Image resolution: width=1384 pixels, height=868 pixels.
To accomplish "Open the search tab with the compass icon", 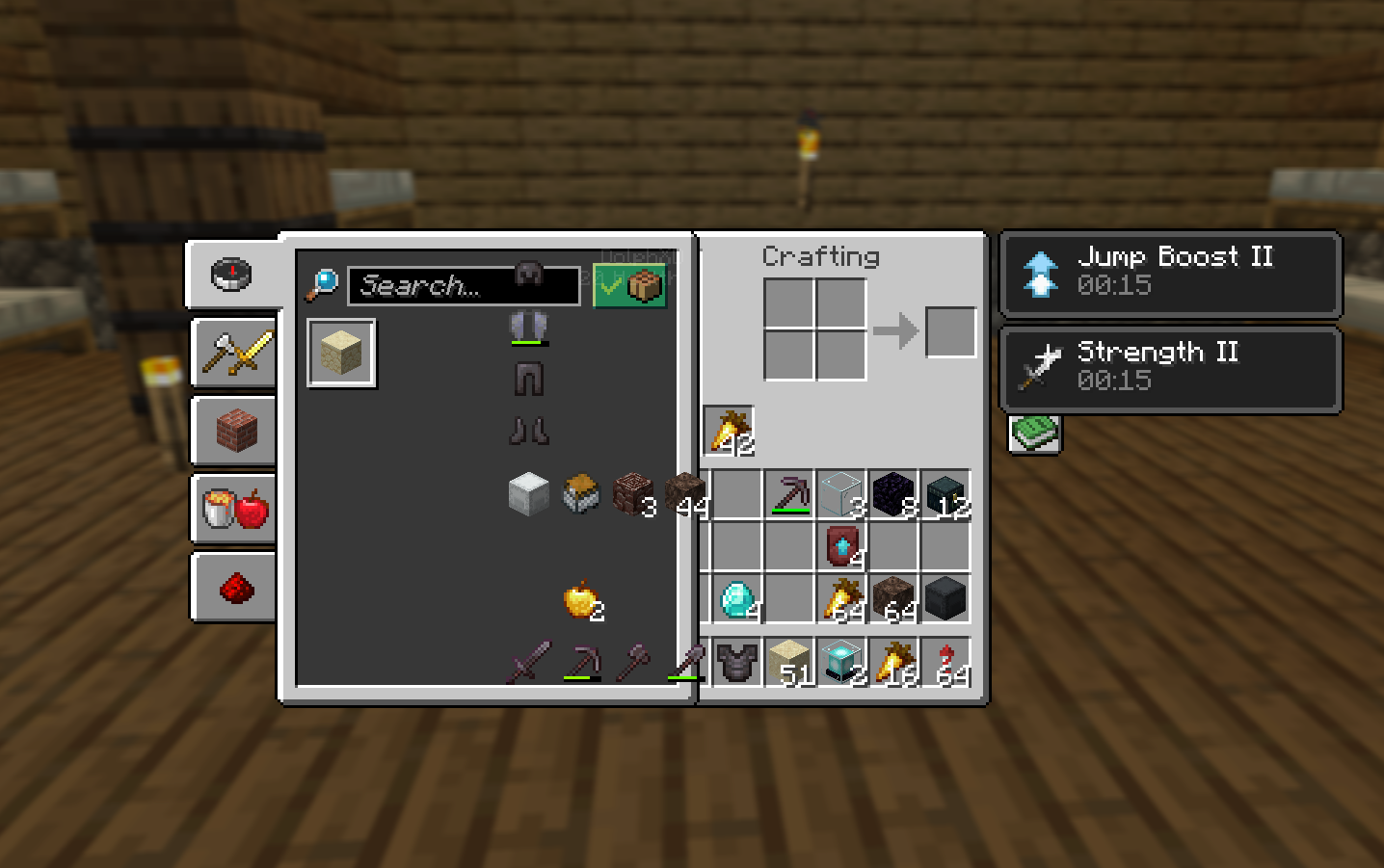I will point(232,274).
